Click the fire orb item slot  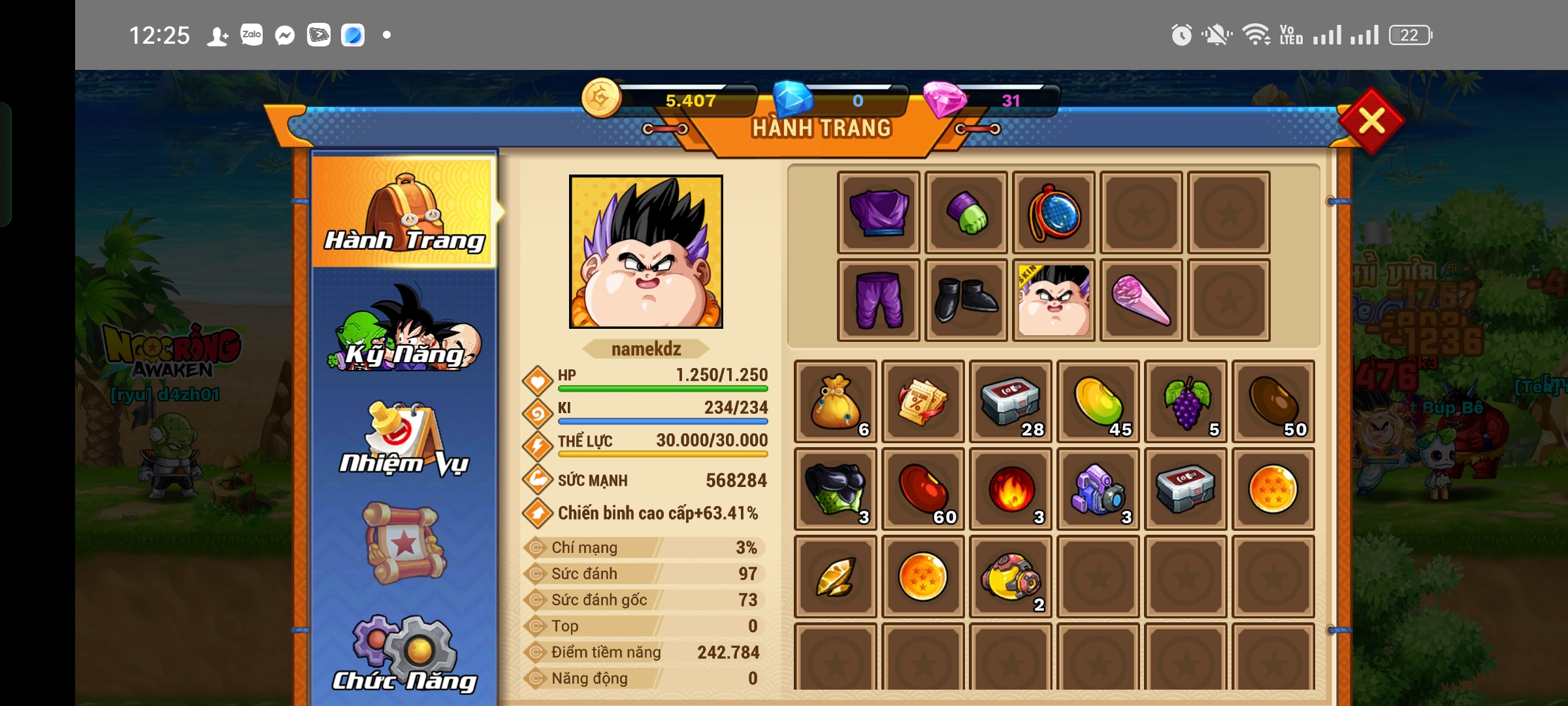pyautogui.click(x=1011, y=489)
